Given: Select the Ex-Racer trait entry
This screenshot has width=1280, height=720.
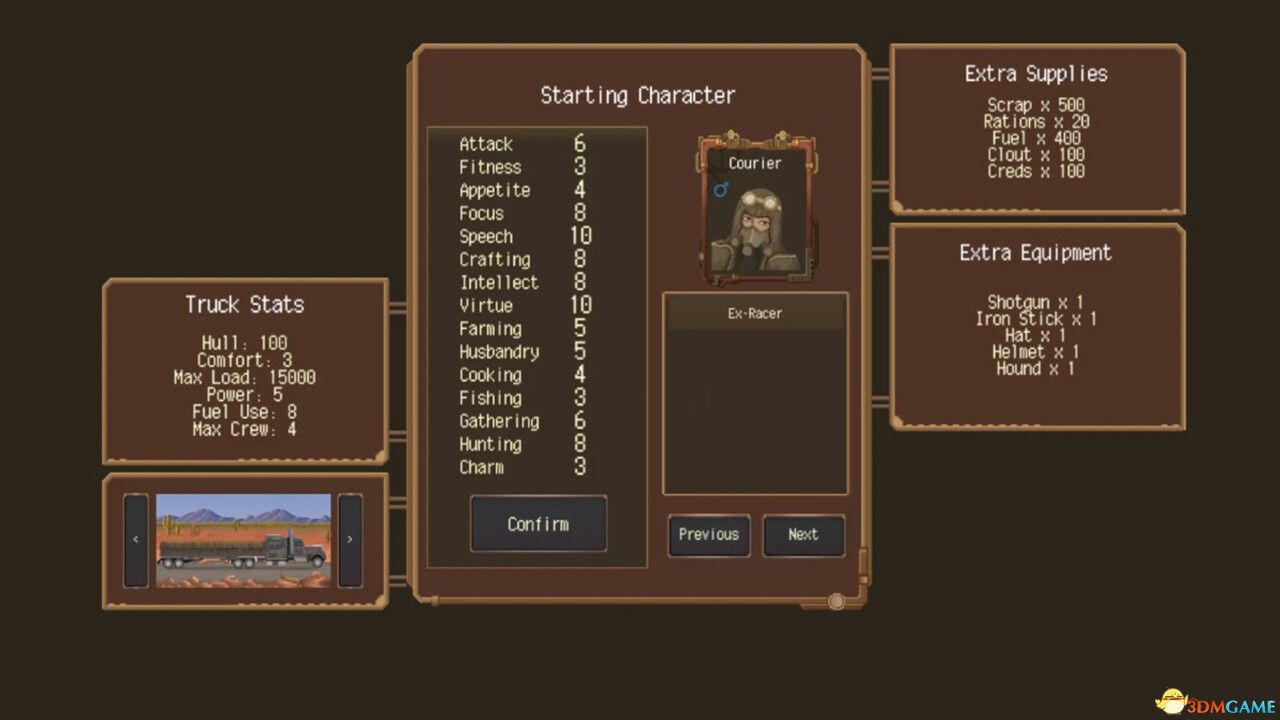Looking at the screenshot, I should click(755, 313).
